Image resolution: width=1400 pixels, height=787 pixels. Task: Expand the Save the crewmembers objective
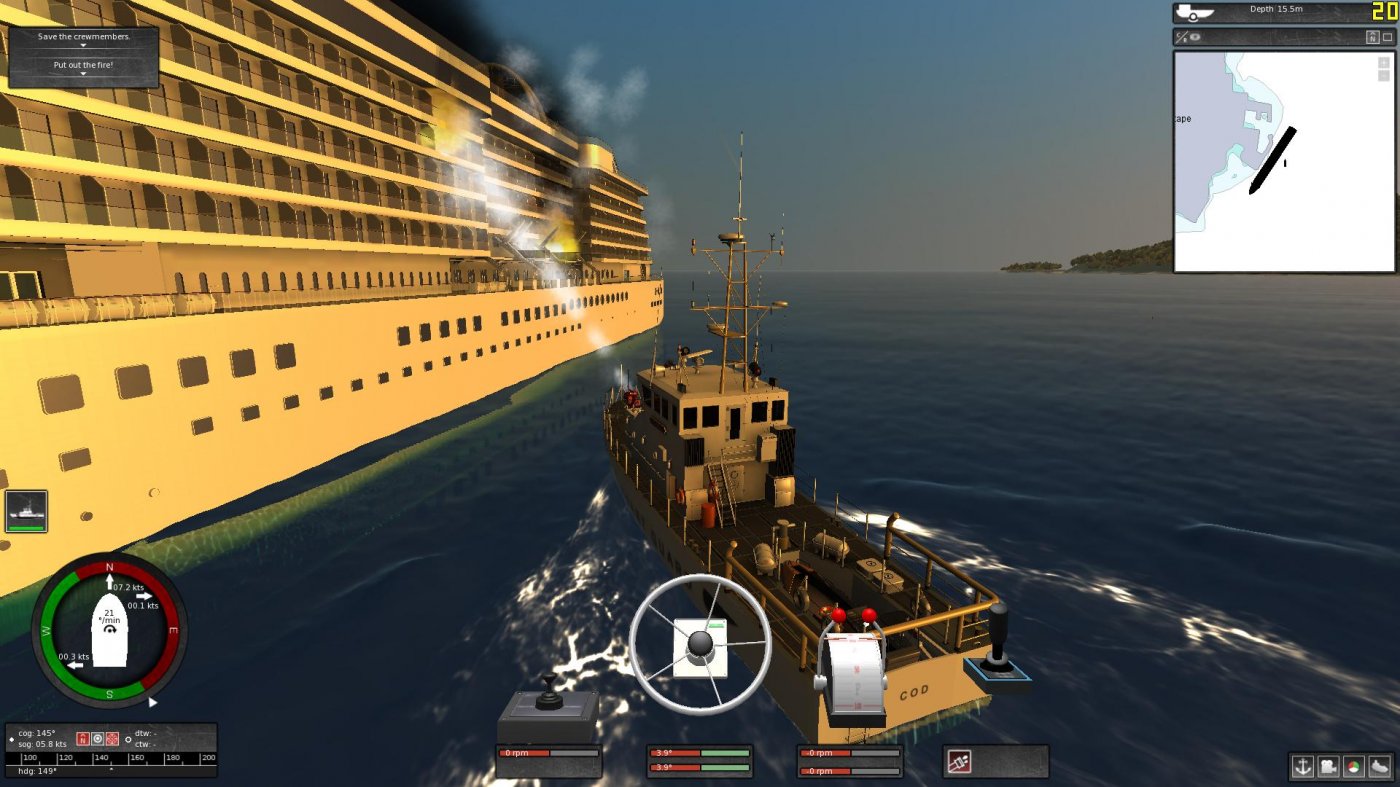tap(83, 45)
